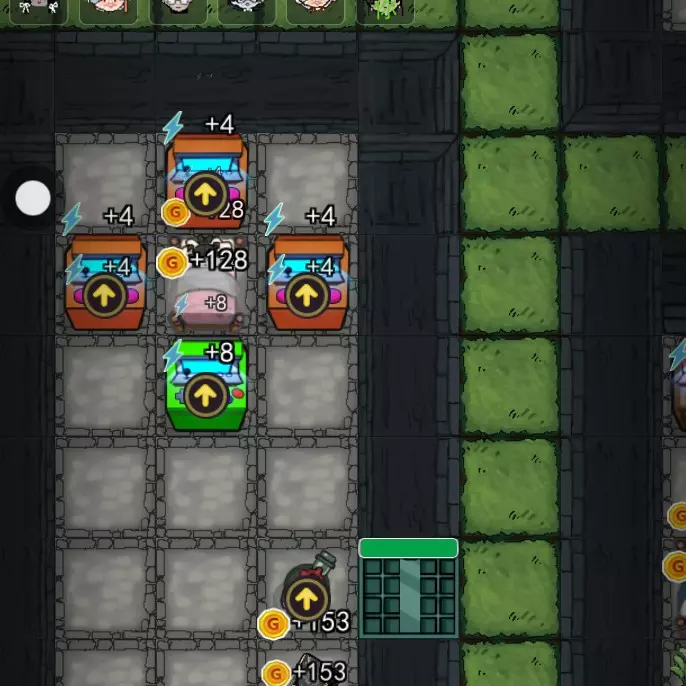The width and height of the screenshot is (686, 686).
Task: Upgrade the left orange arcade machine
Action: coord(105,296)
